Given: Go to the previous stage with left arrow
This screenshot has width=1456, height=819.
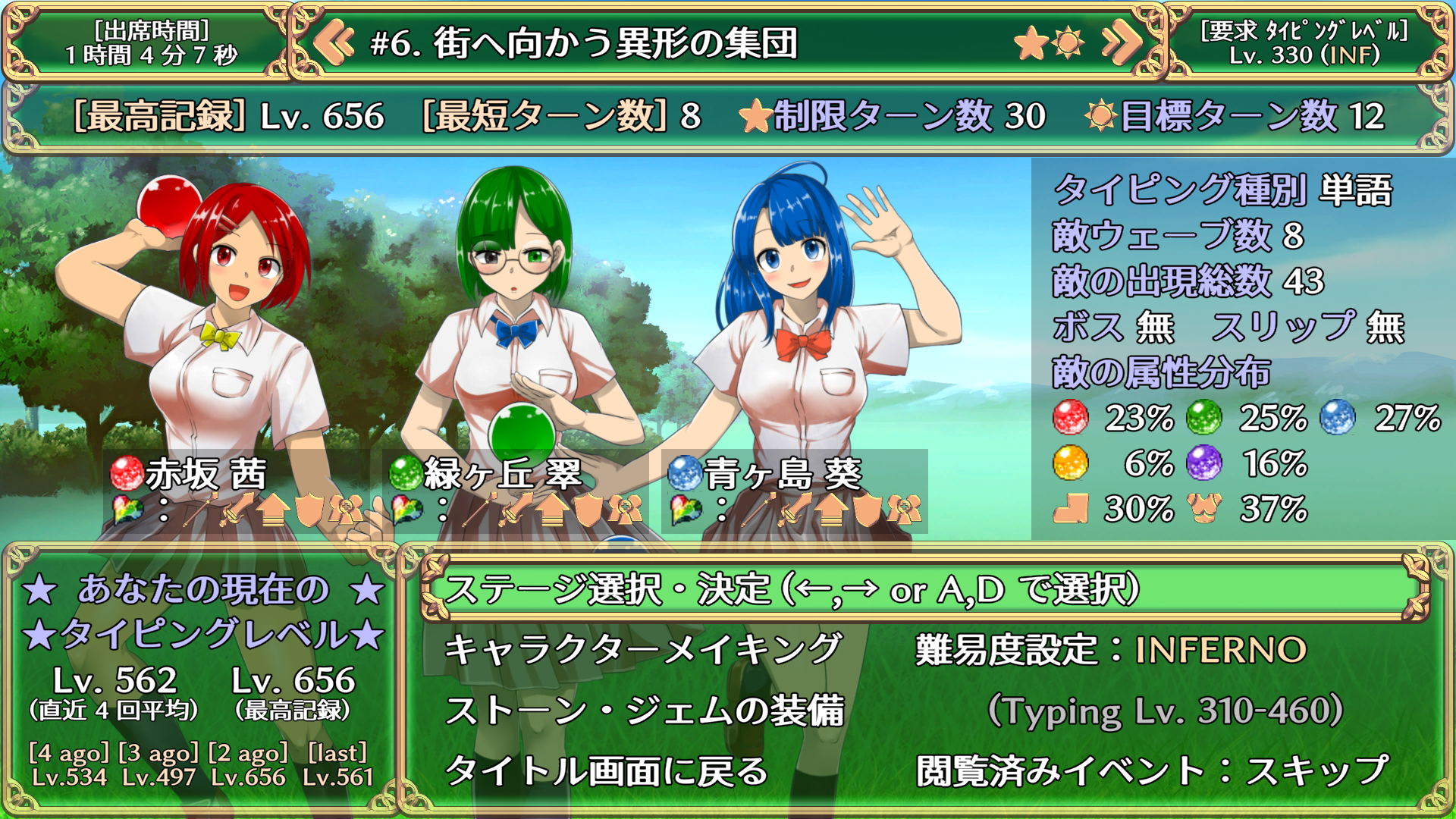Looking at the screenshot, I should point(334,42).
